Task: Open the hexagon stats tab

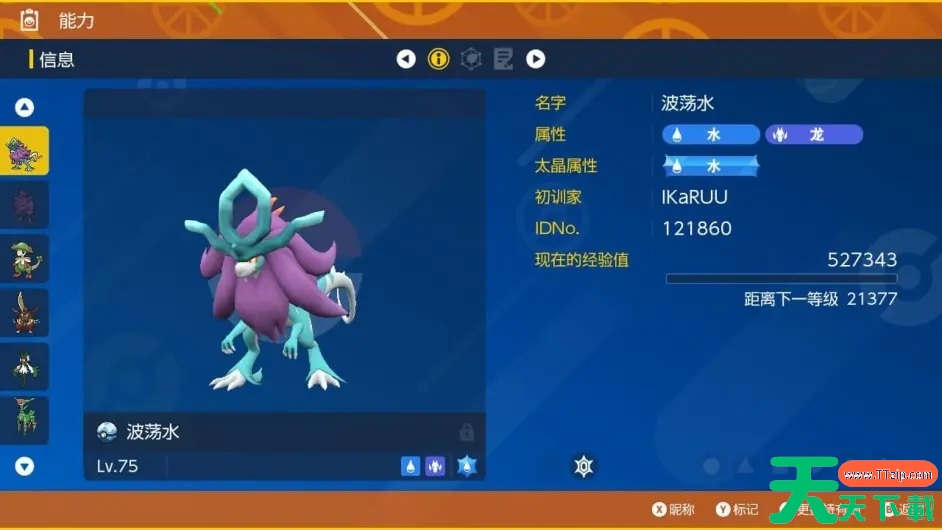Action: [x=471, y=59]
